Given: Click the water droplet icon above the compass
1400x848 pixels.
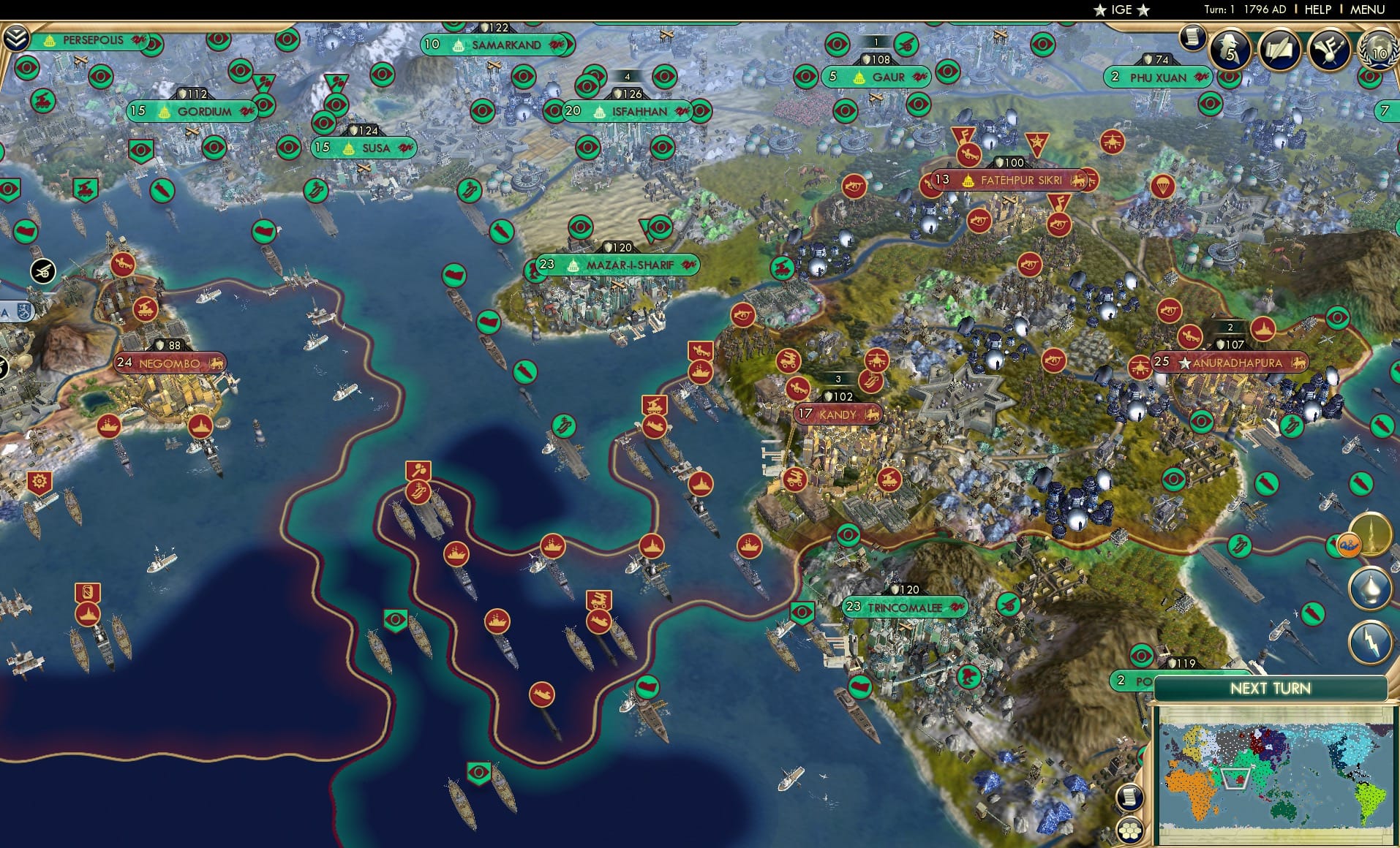Looking at the screenshot, I should click(x=1371, y=589).
